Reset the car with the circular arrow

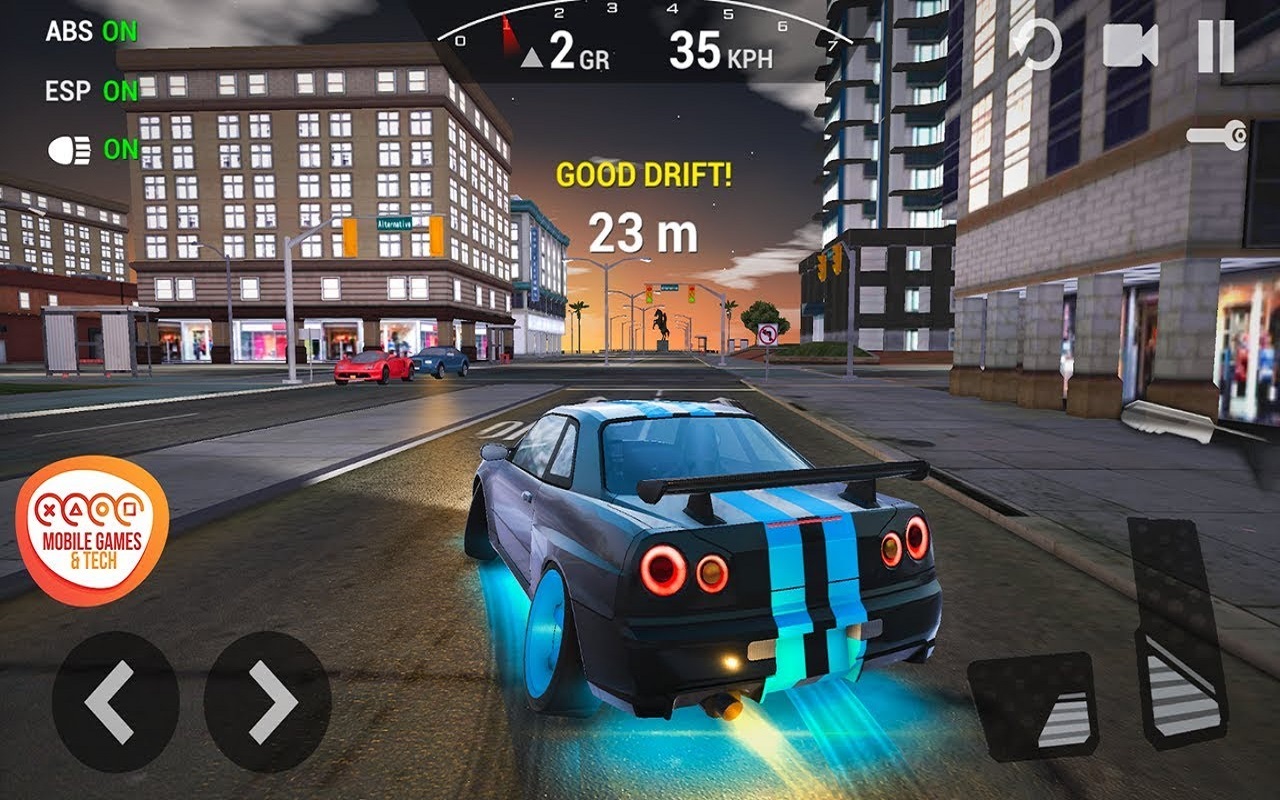(x=1036, y=46)
